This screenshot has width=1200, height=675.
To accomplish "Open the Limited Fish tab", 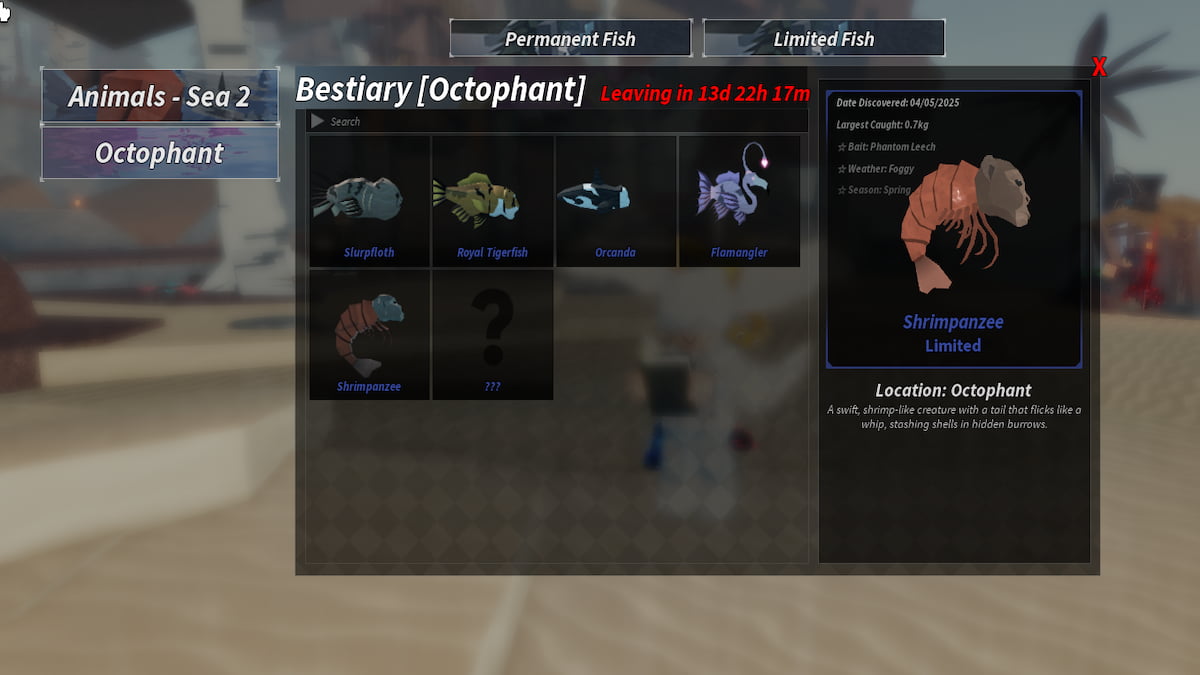I will pos(824,39).
